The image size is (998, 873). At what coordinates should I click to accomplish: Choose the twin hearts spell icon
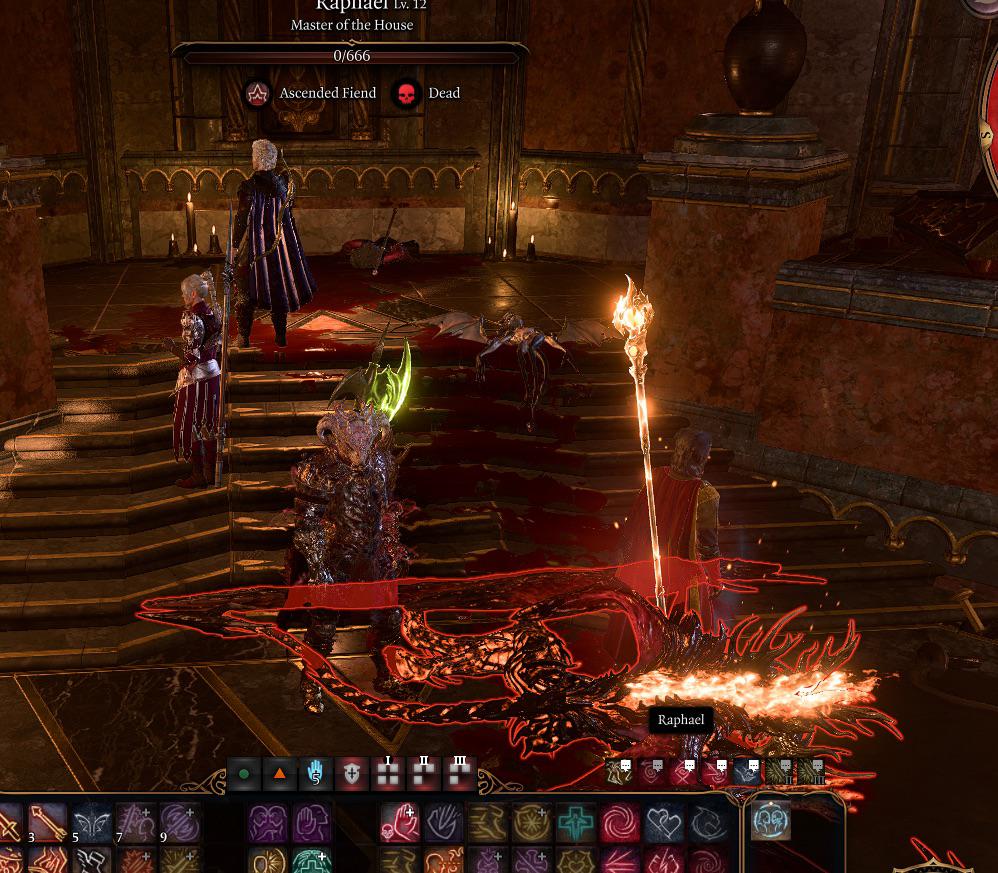click(664, 823)
